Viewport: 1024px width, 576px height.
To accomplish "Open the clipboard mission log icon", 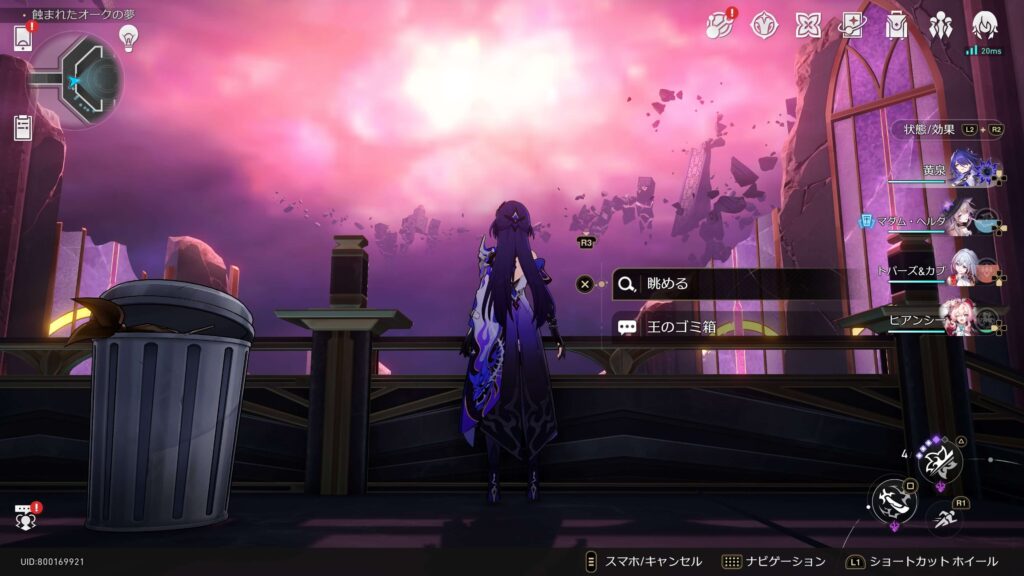I will (x=23, y=127).
